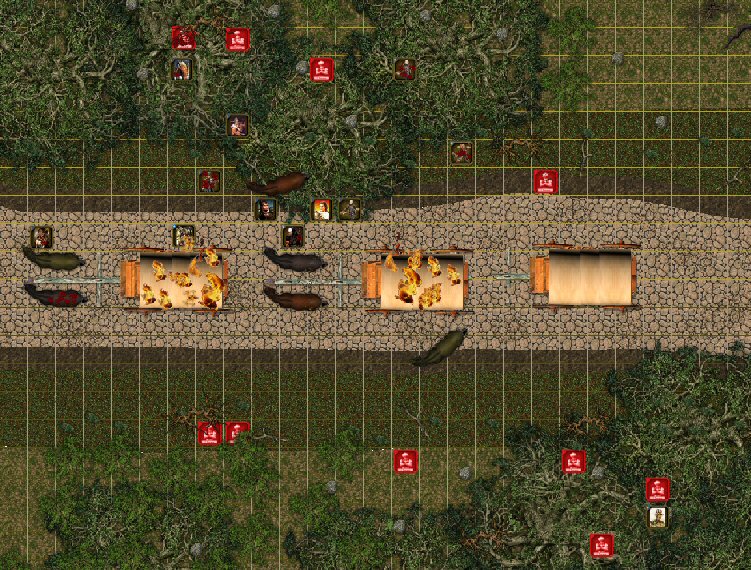Select the blonde-haired portrait token
Image resolution: width=751 pixels, height=570 pixels.
tap(321, 209)
